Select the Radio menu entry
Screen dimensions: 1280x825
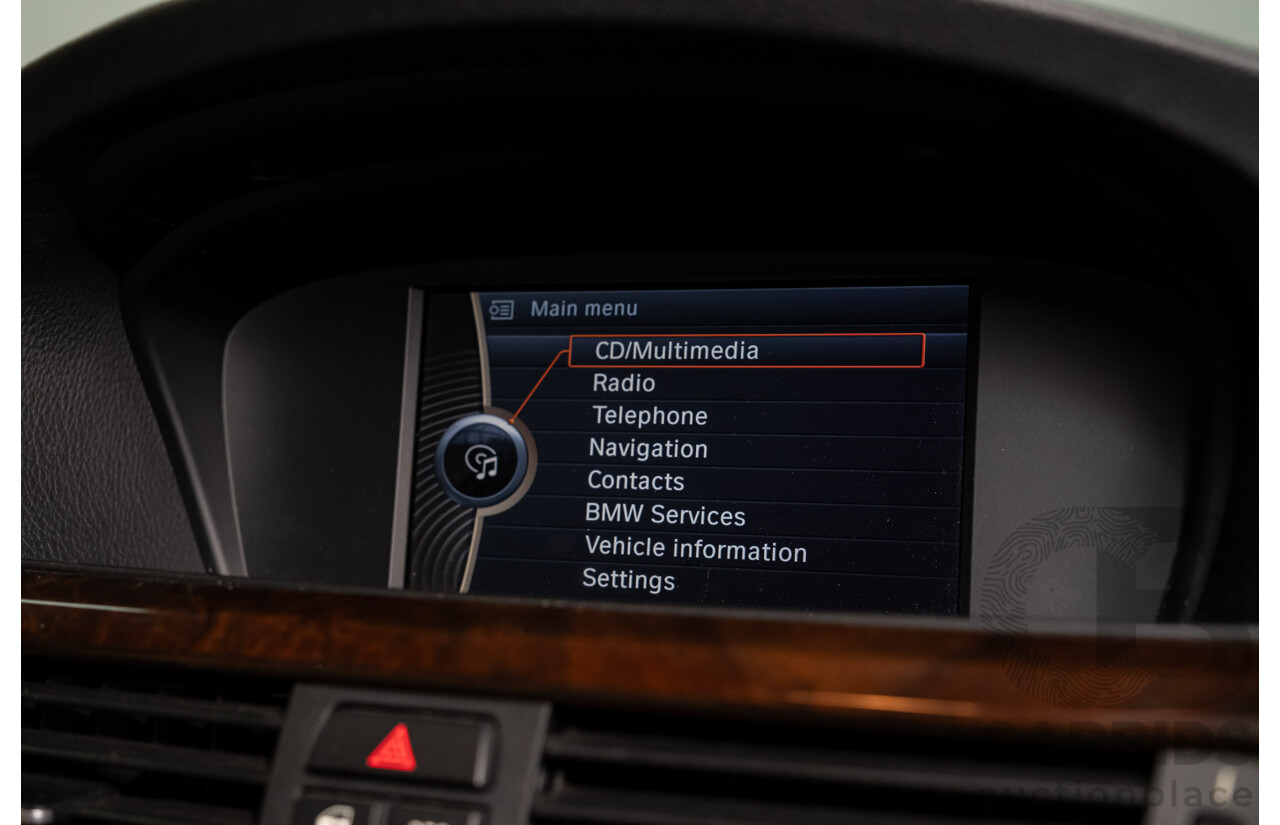click(624, 383)
